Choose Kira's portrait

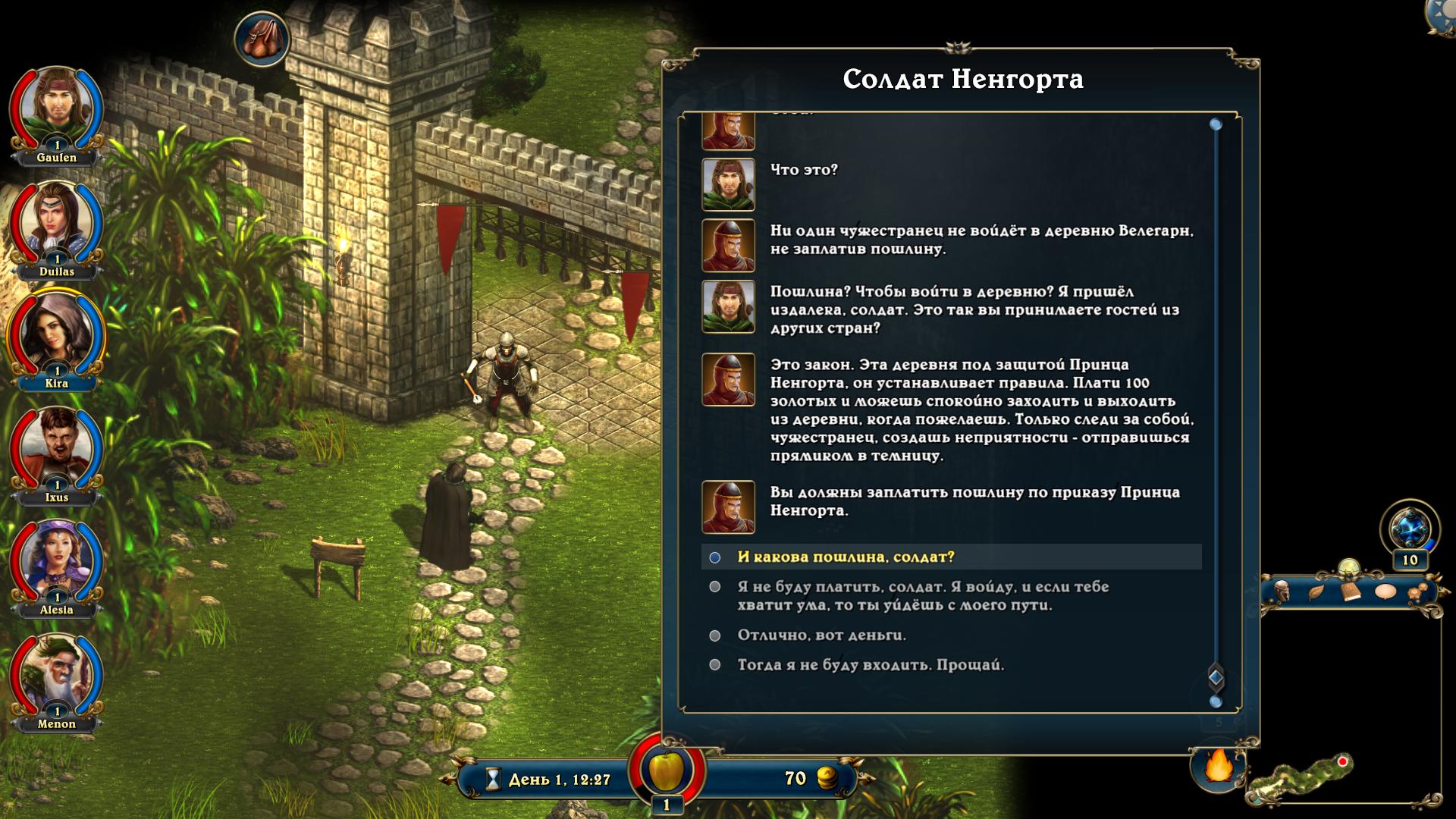point(56,334)
